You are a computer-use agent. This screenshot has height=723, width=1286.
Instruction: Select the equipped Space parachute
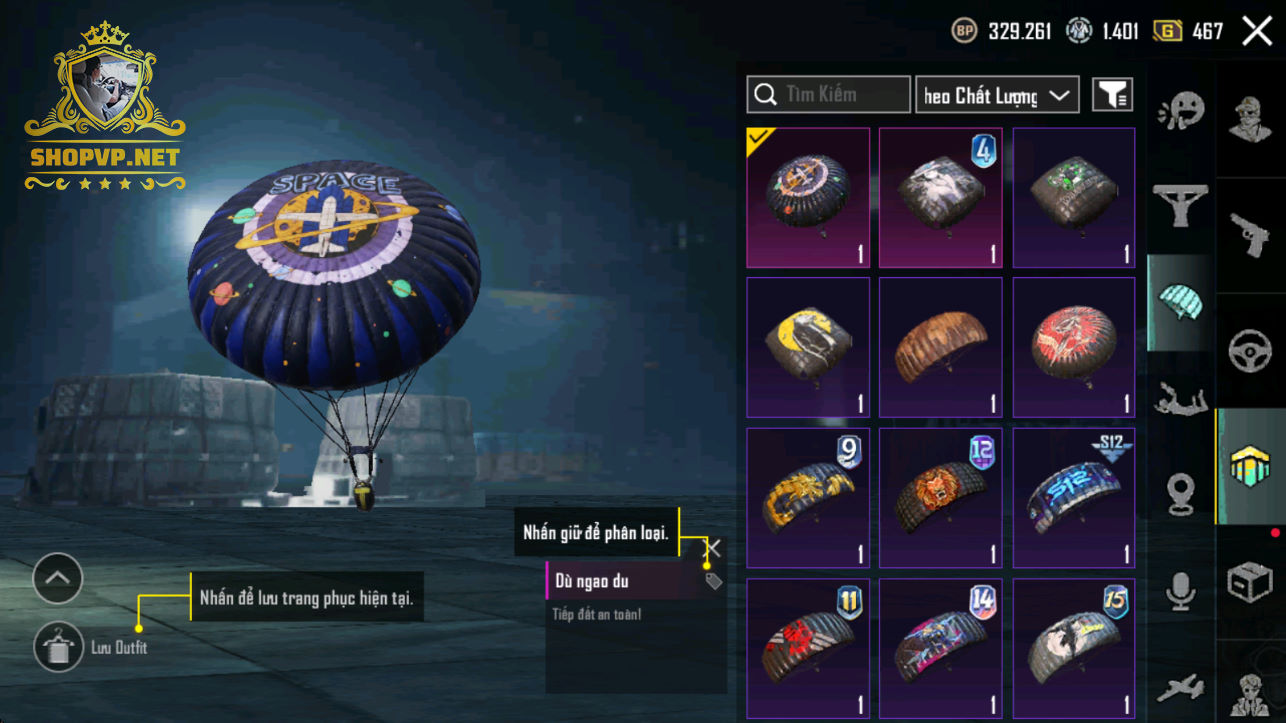click(808, 197)
